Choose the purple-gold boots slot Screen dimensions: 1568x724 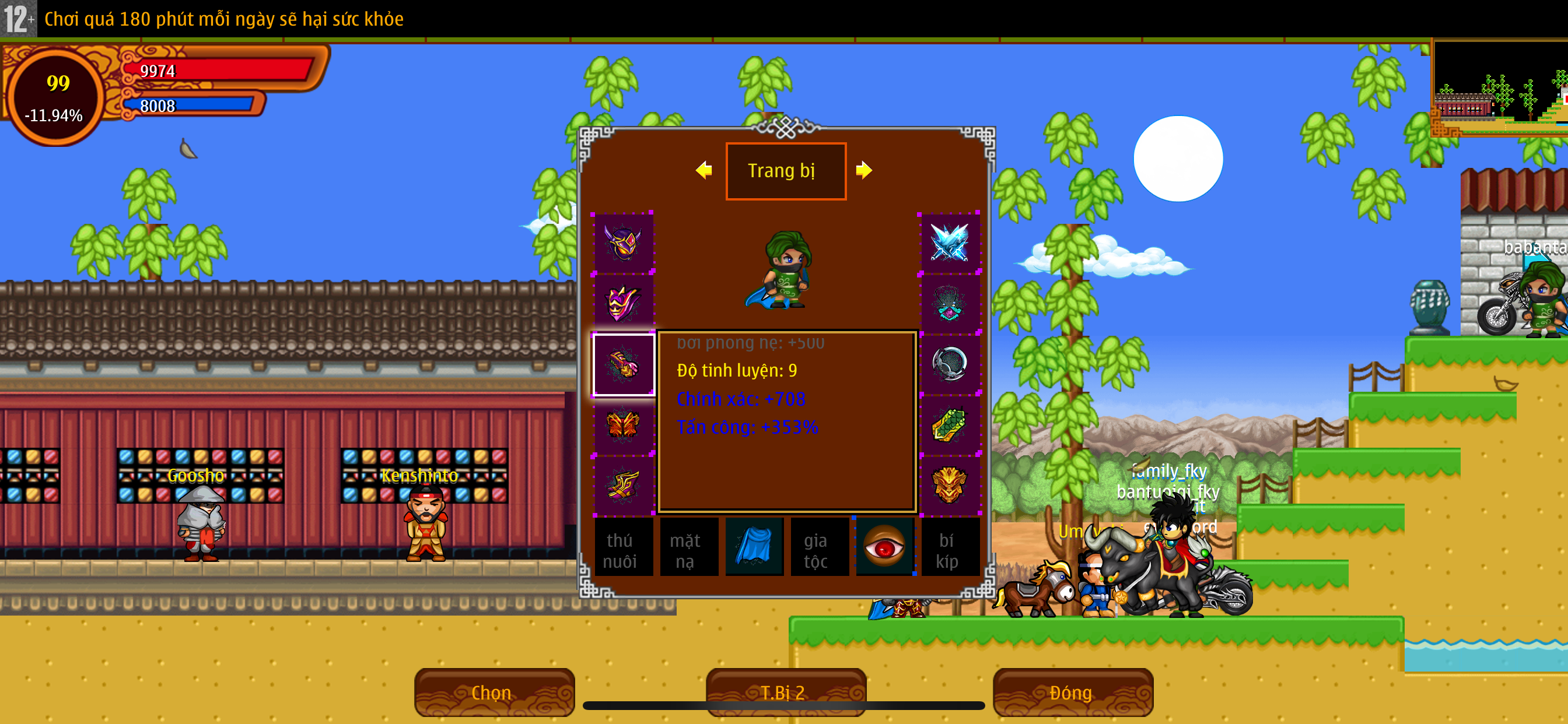click(622, 486)
